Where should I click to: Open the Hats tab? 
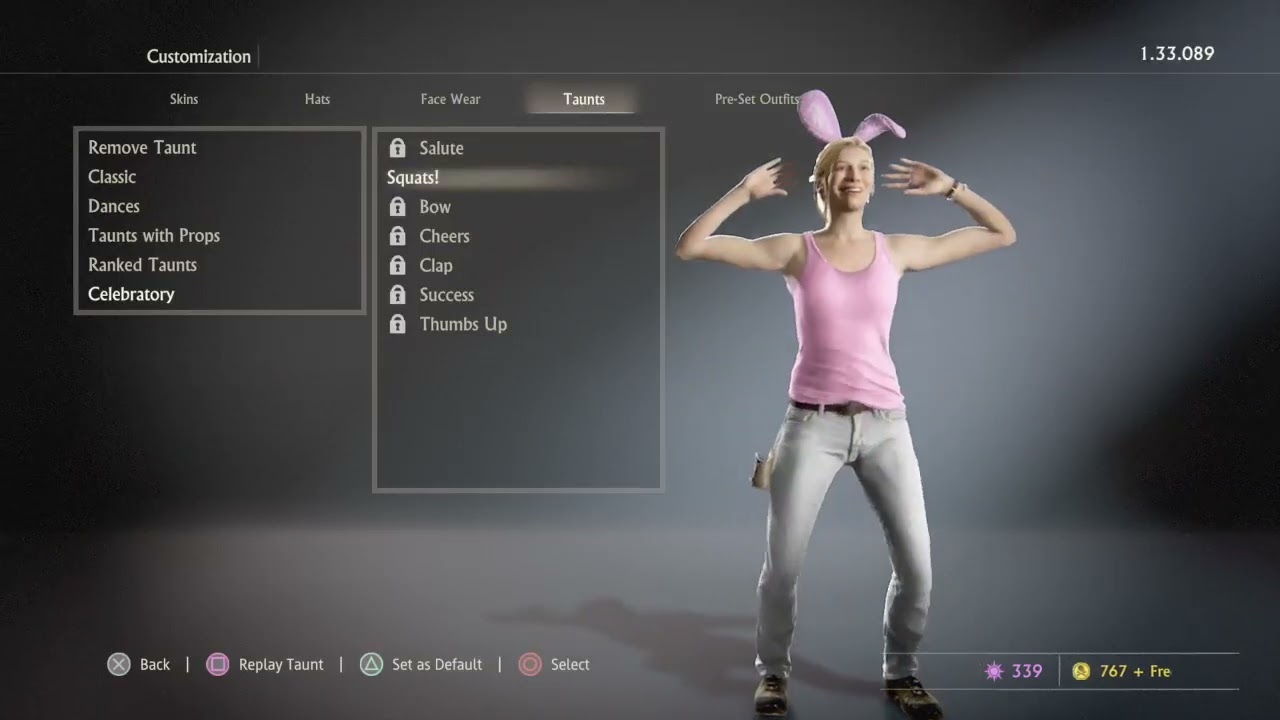coord(317,99)
